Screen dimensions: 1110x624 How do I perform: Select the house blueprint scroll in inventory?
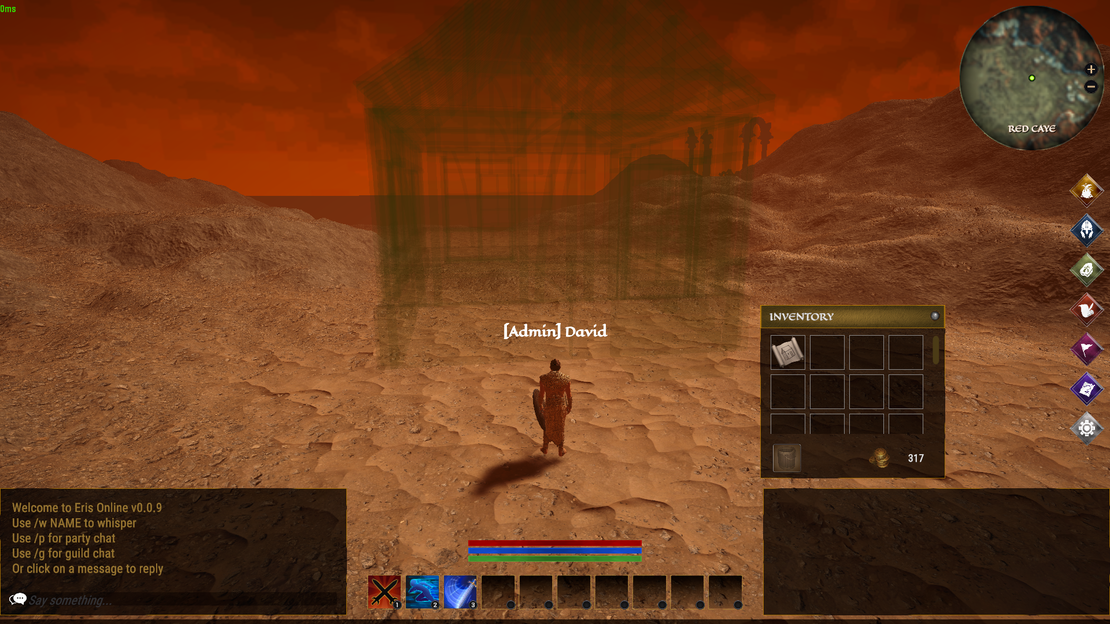[x=788, y=352]
